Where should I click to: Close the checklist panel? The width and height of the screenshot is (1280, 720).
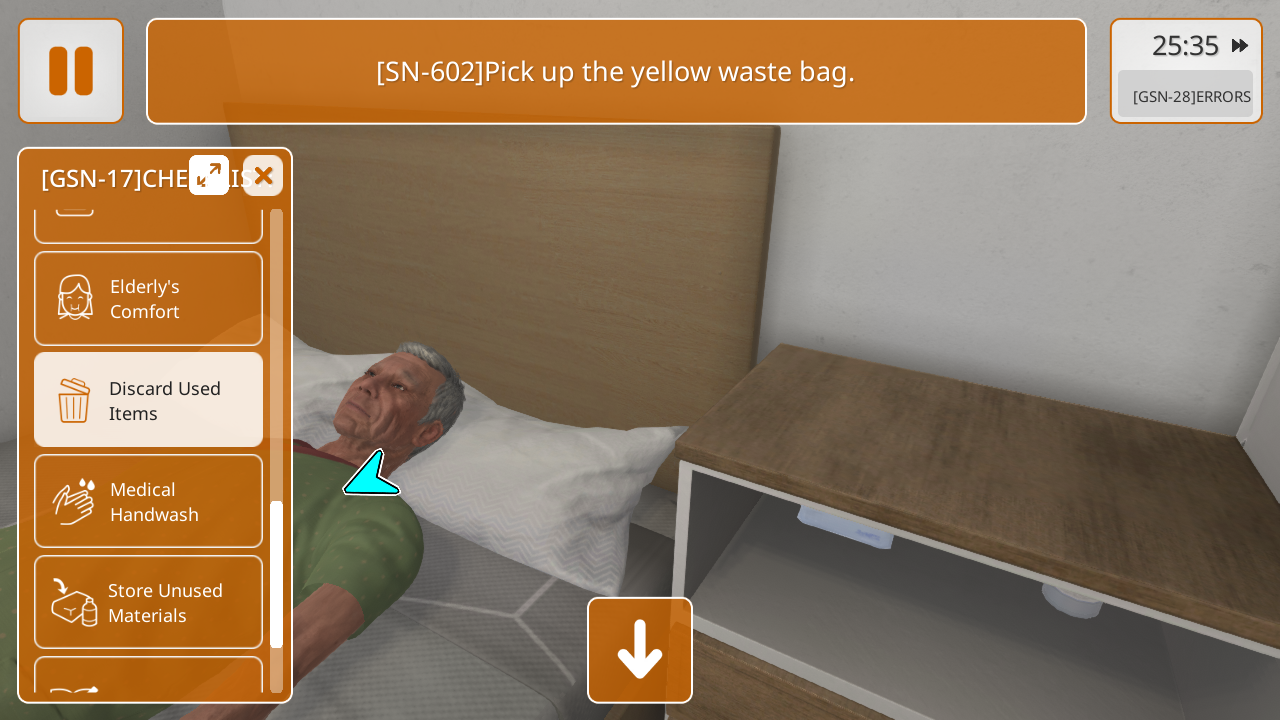point(263,176)
